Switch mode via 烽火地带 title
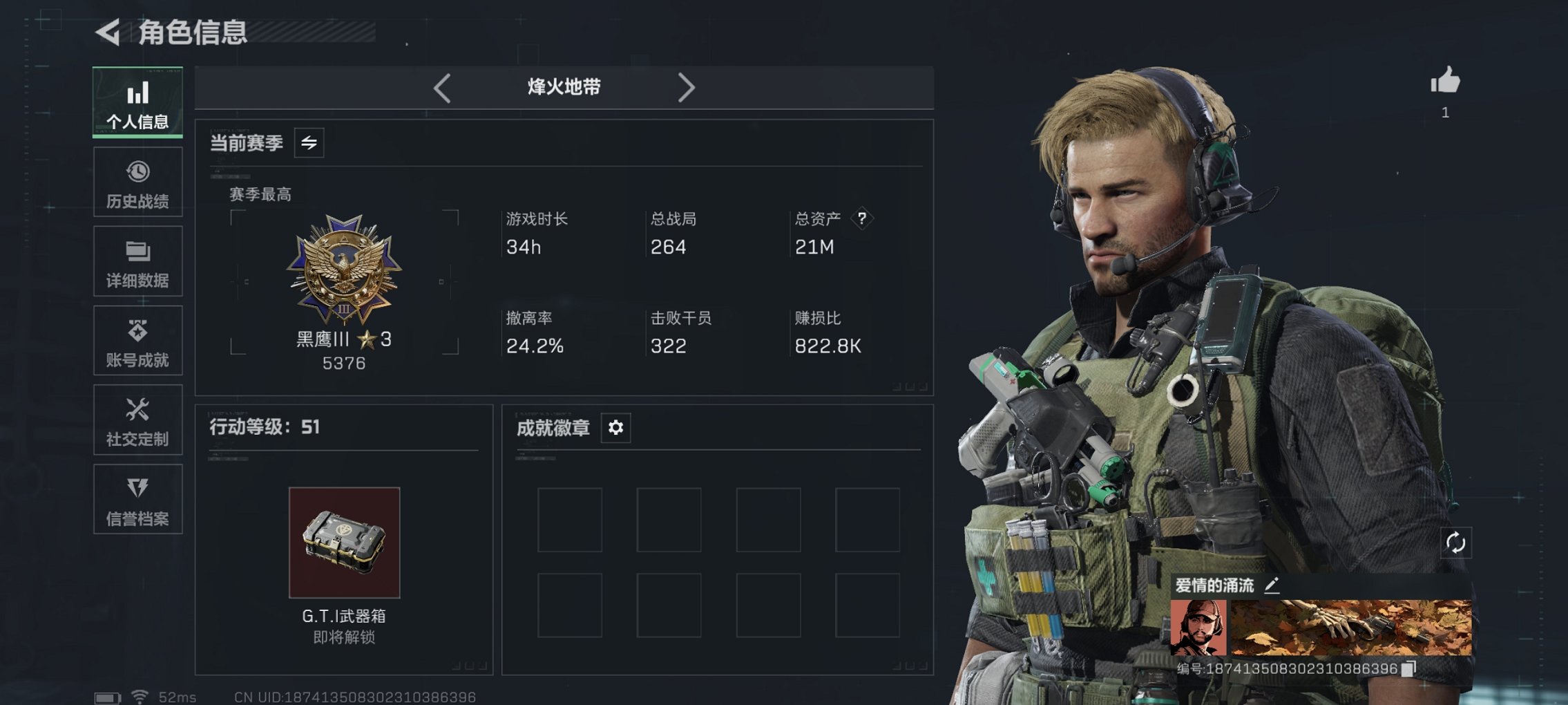This screenshot has width=1568, height=705. tap(563, 86)
